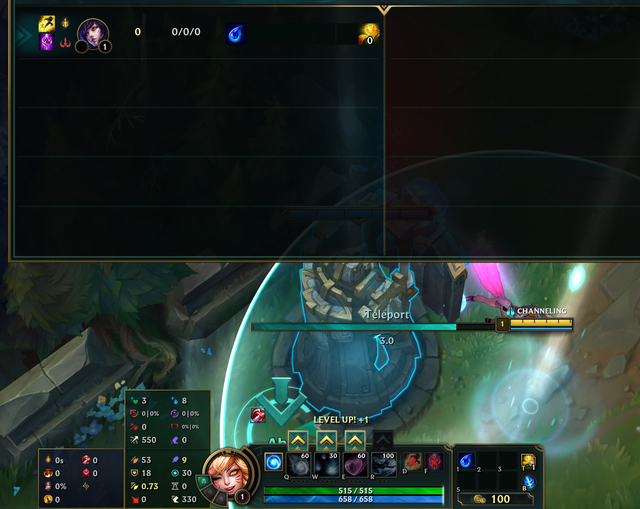Select the Q ability icon
This screenshot has width=640, height=509.
[299, 465]
